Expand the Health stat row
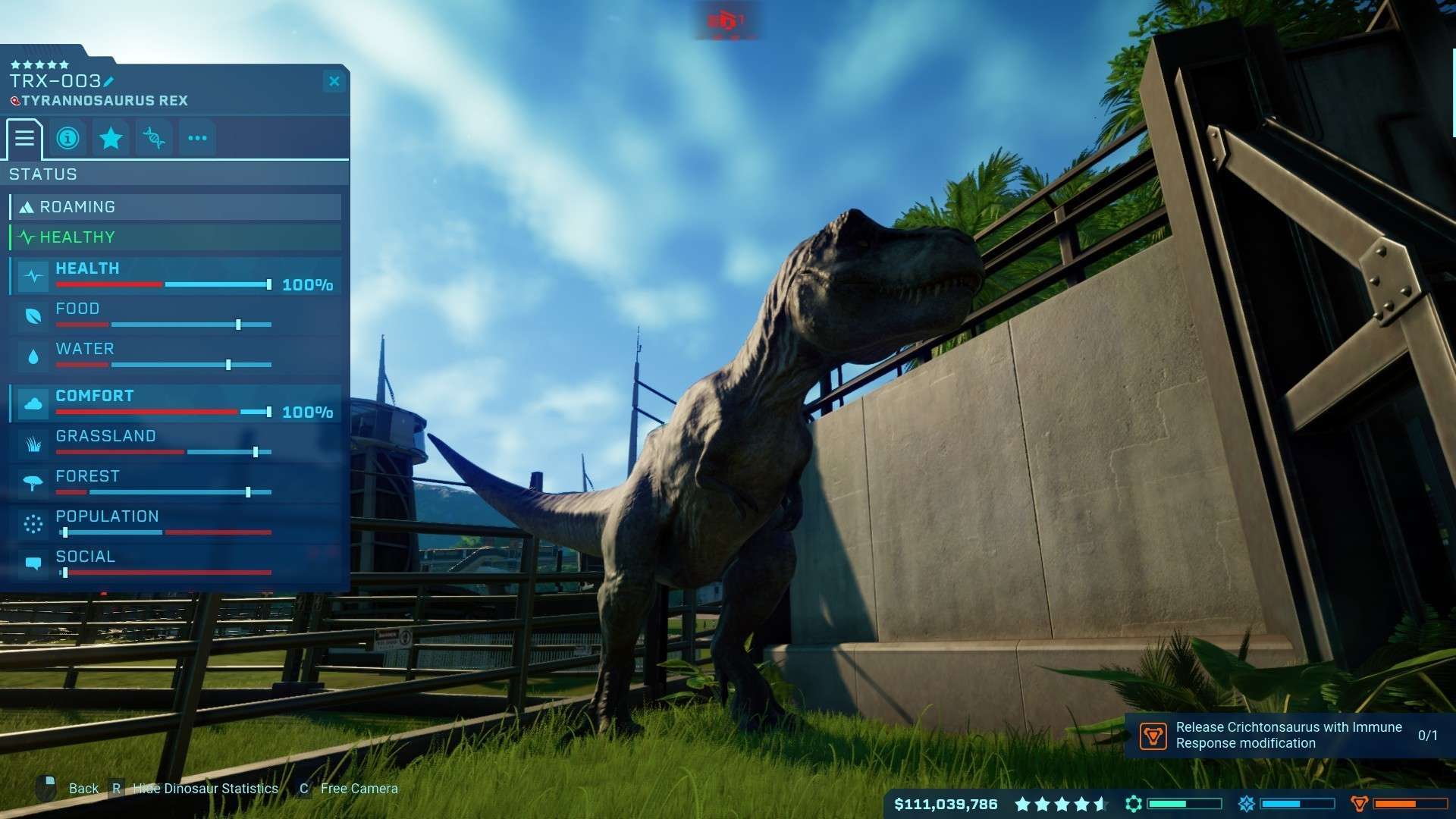Screen dimensions: 1456x819 175,276
